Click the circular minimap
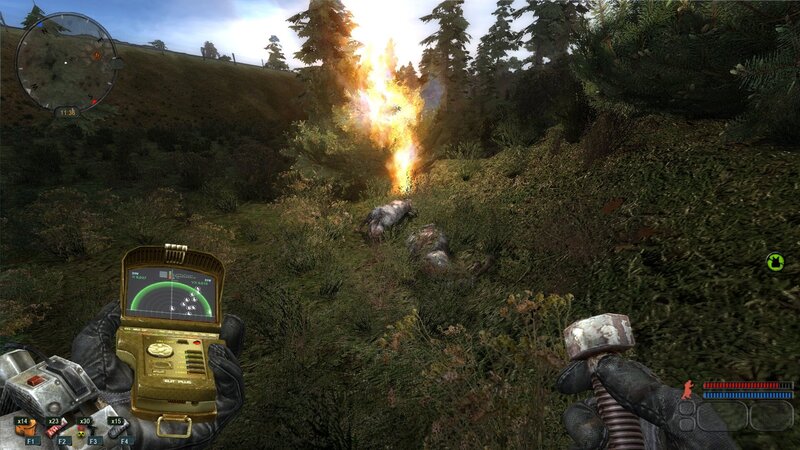 [x=66, y=59]
